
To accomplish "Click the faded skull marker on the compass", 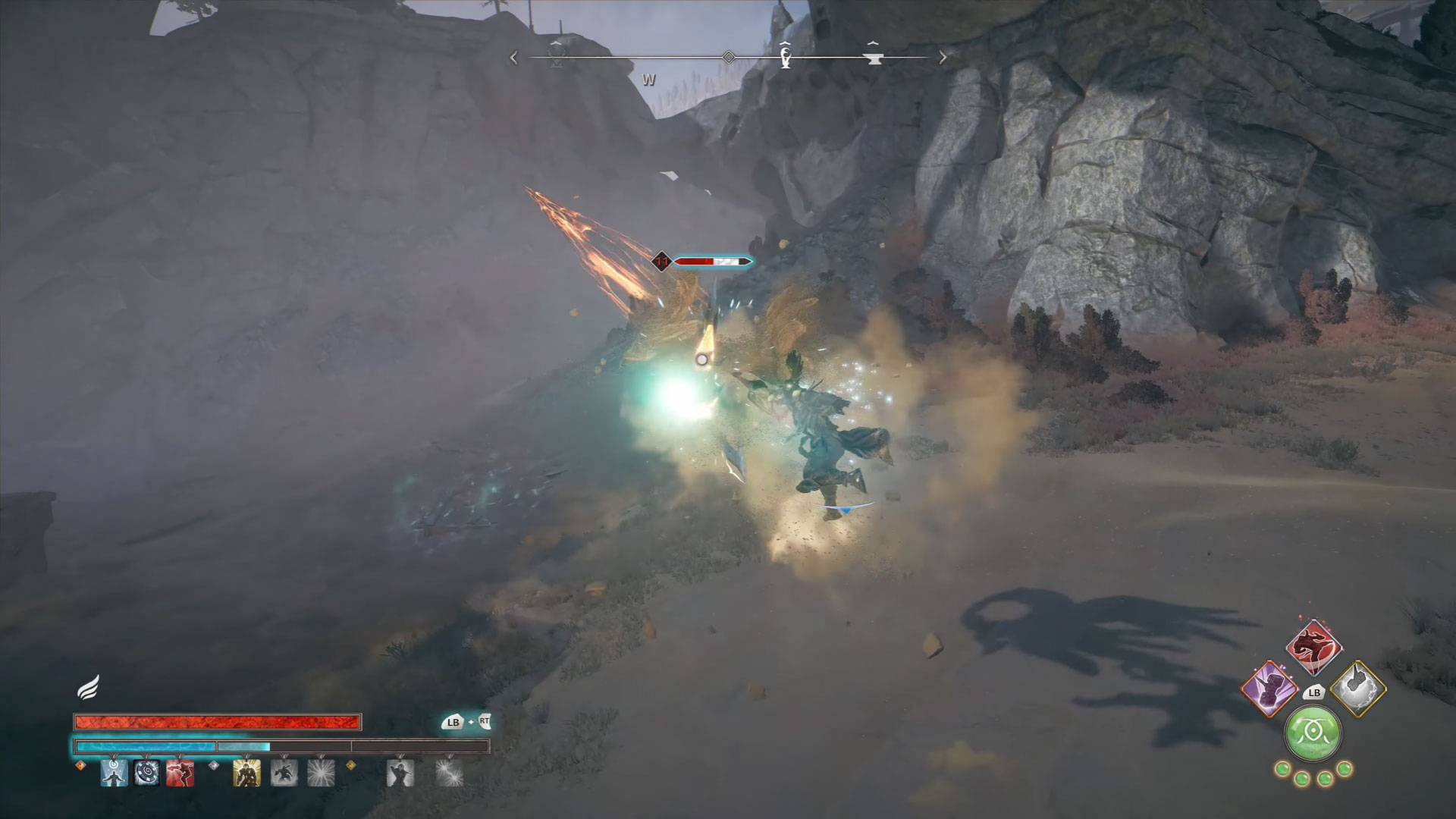I will click(557, 55).
